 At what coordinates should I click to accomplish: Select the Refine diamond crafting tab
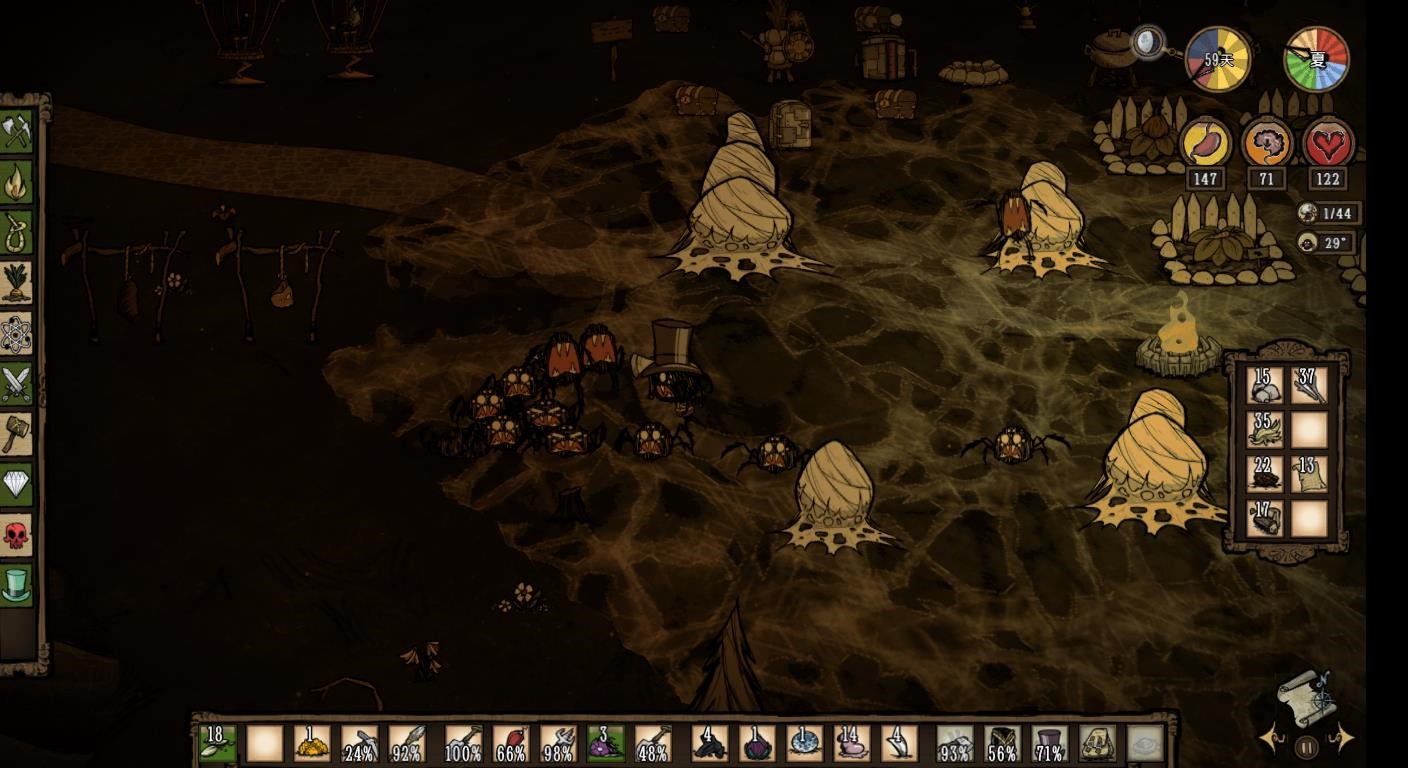click(x=17, y=485)
